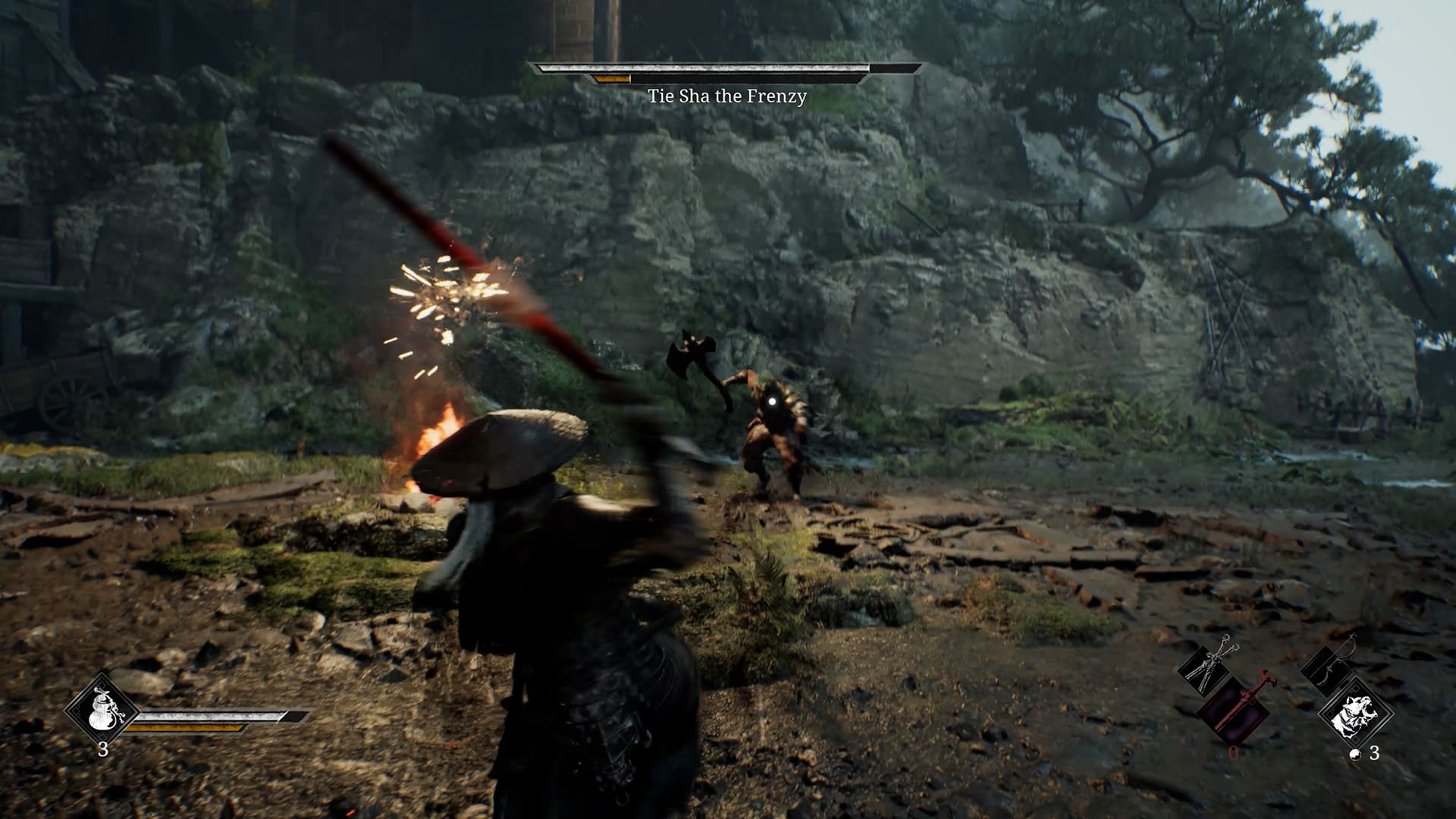Choose the dual blades weapon slot
The image size is (1456, 819).
click(x=1208, y=666)
